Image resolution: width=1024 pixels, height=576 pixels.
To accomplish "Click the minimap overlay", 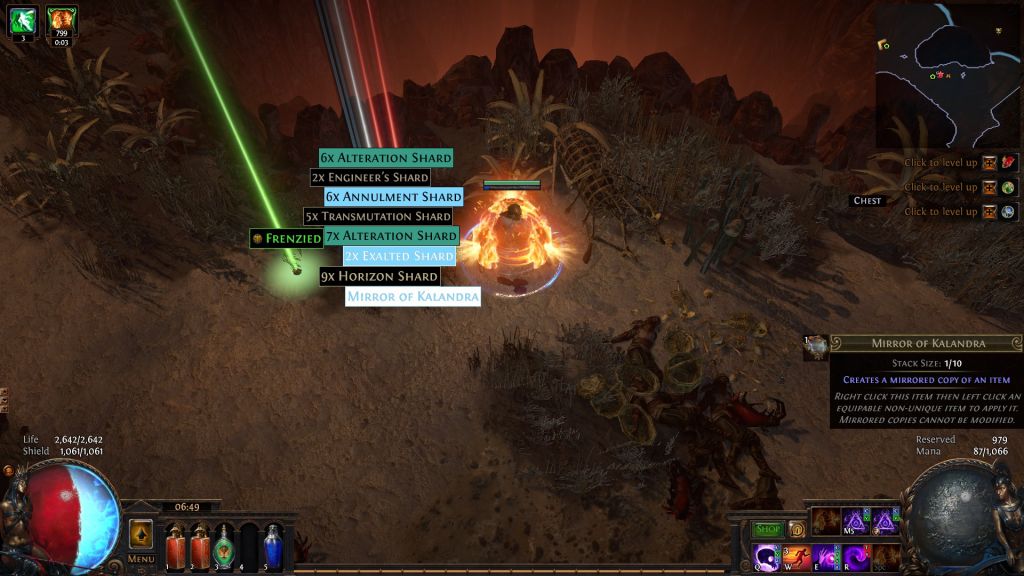I will (x=945, y=76).
